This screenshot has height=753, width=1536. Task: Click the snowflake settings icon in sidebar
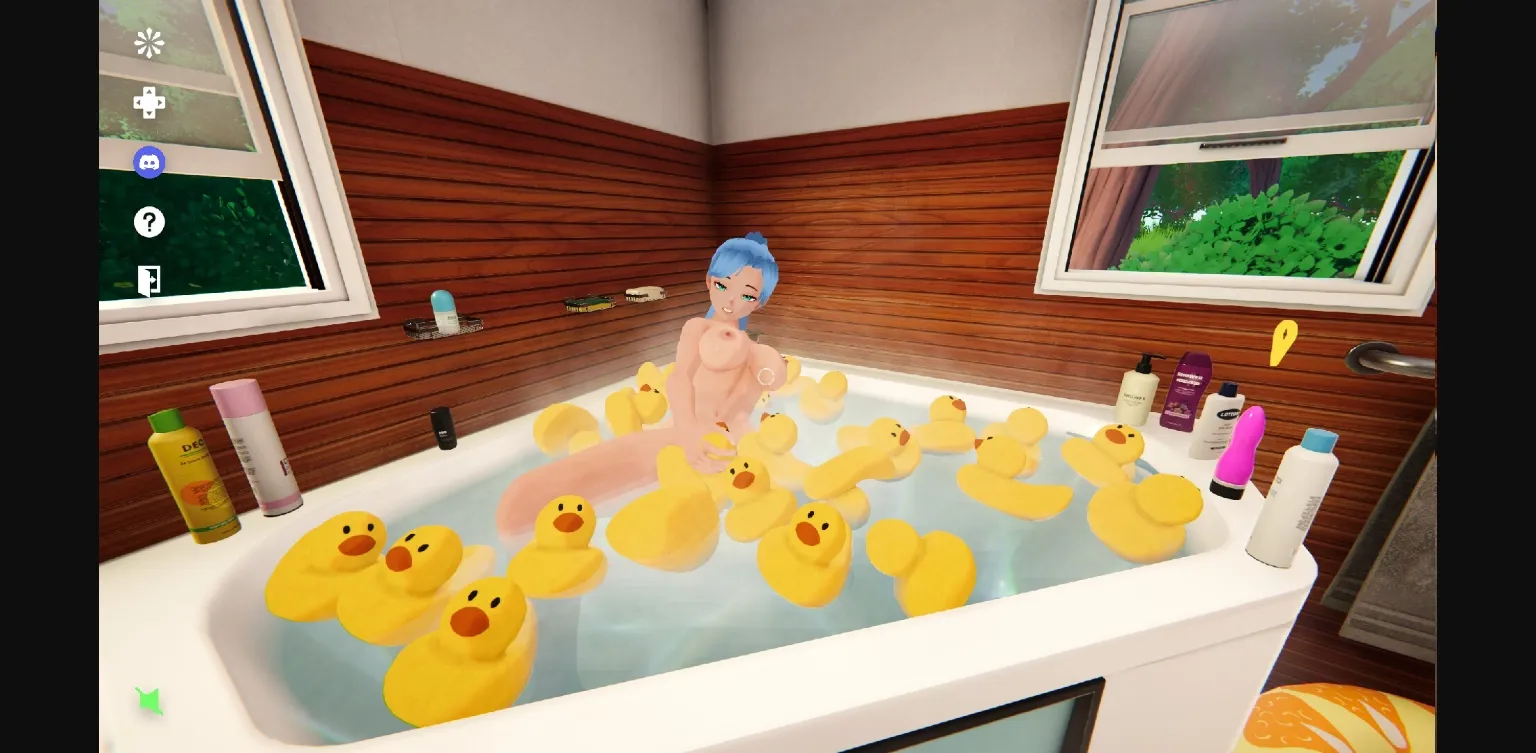pos(149,43)
